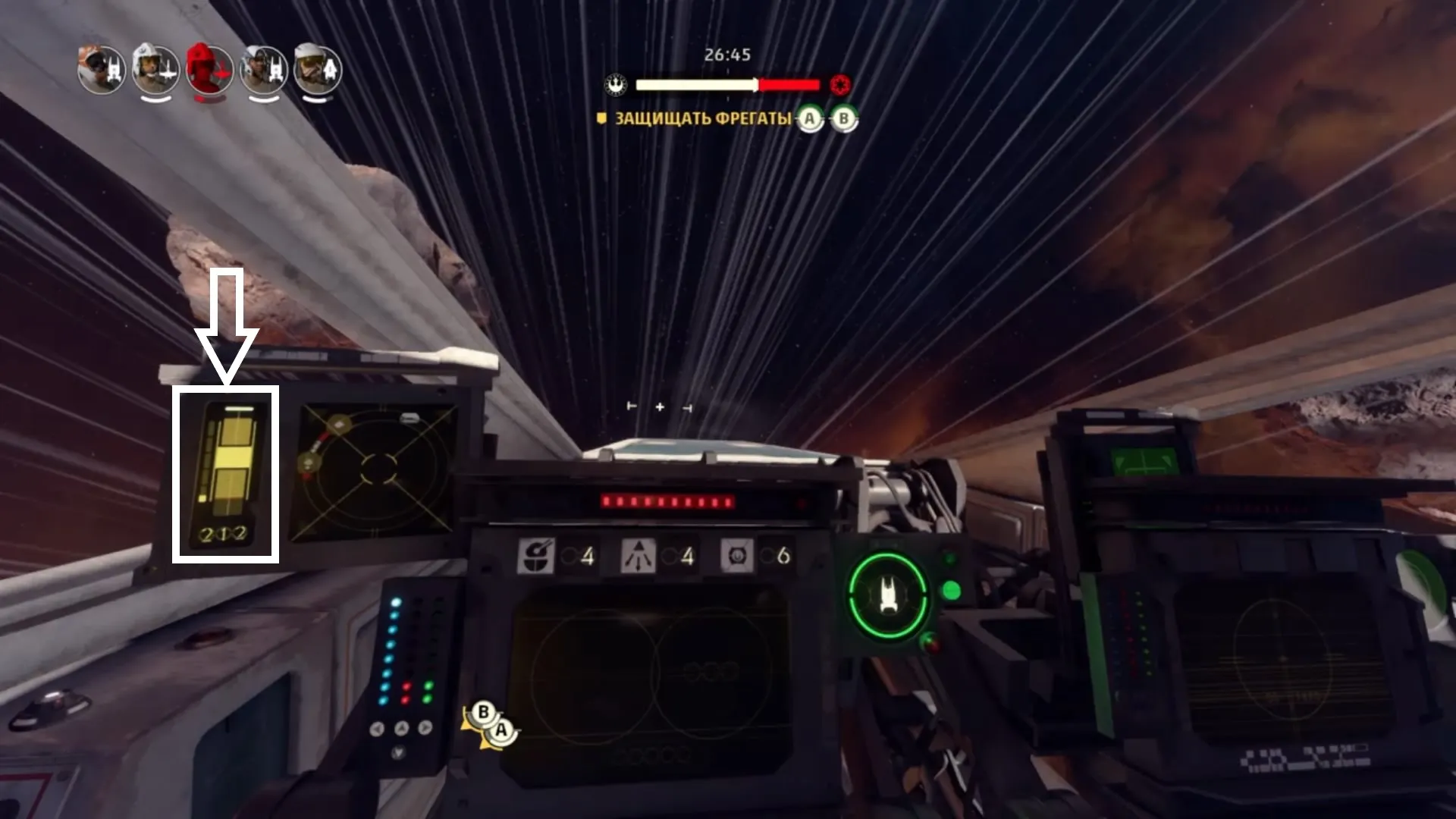The image size is (1456, 819).
Task: Activate the hexagonal mine ability icon
Action: tap(737, 556)
